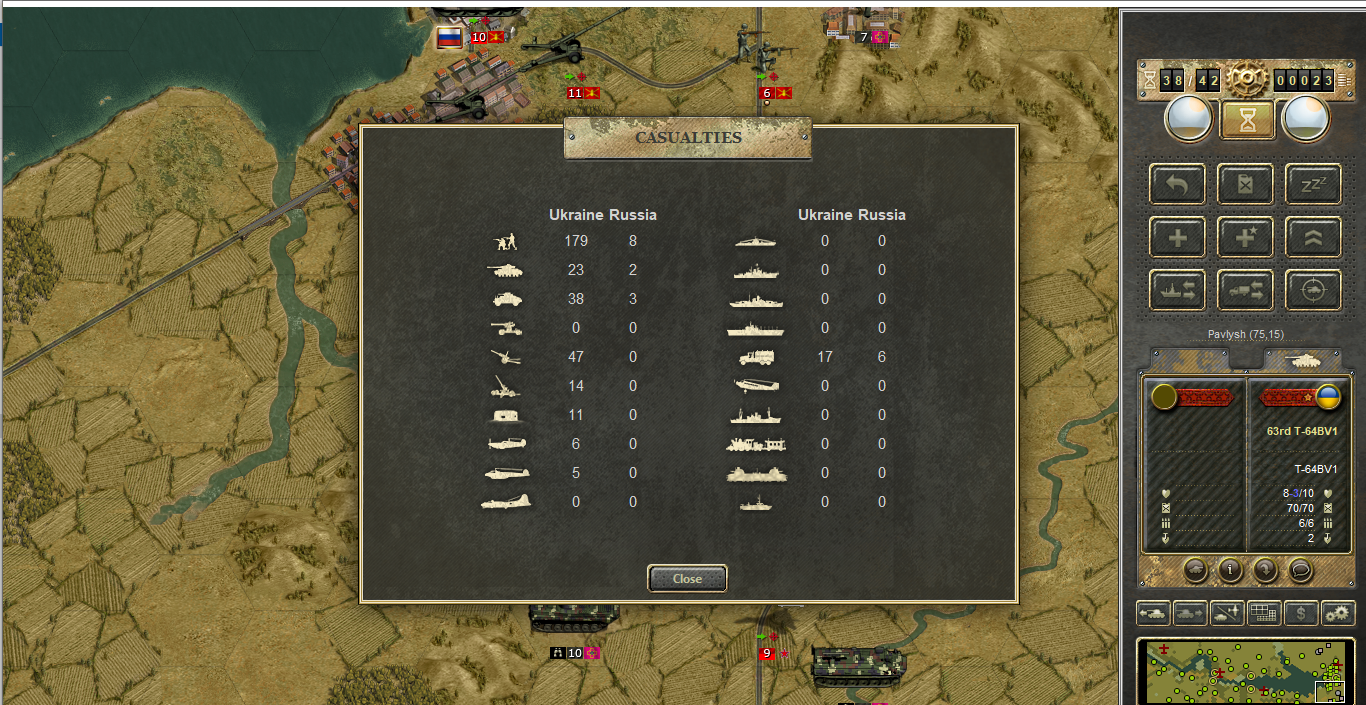Select previous unit with the left-arrow tank
This screenshot has width=1366, height=705.
(1153, 612)
